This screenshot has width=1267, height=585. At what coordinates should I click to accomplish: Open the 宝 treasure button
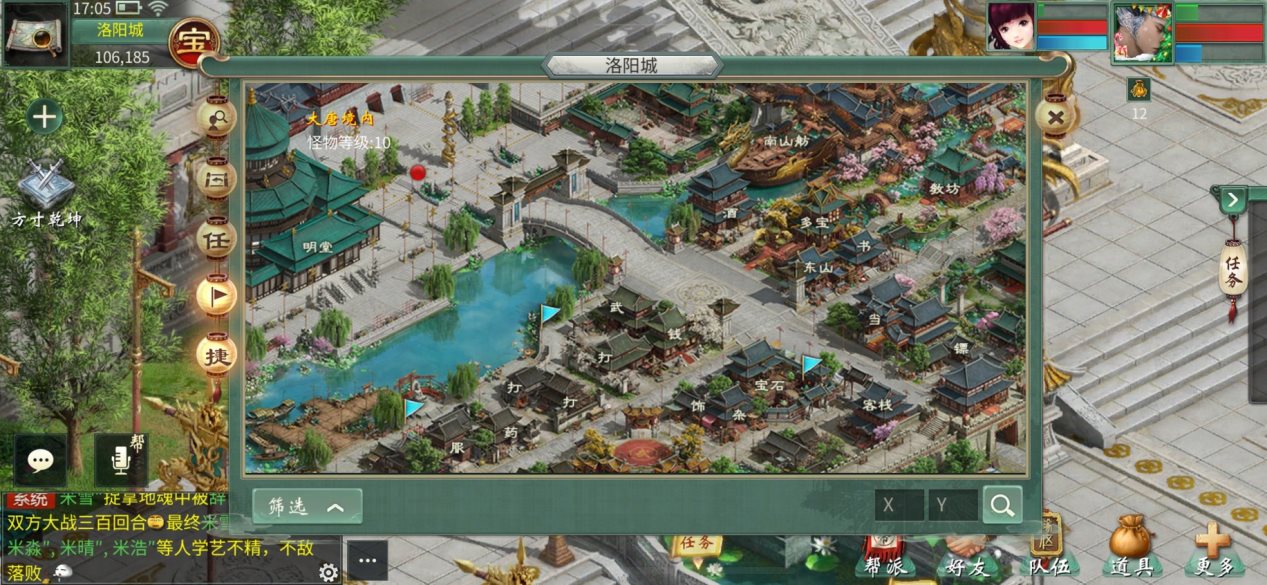[x=194, y=41]
